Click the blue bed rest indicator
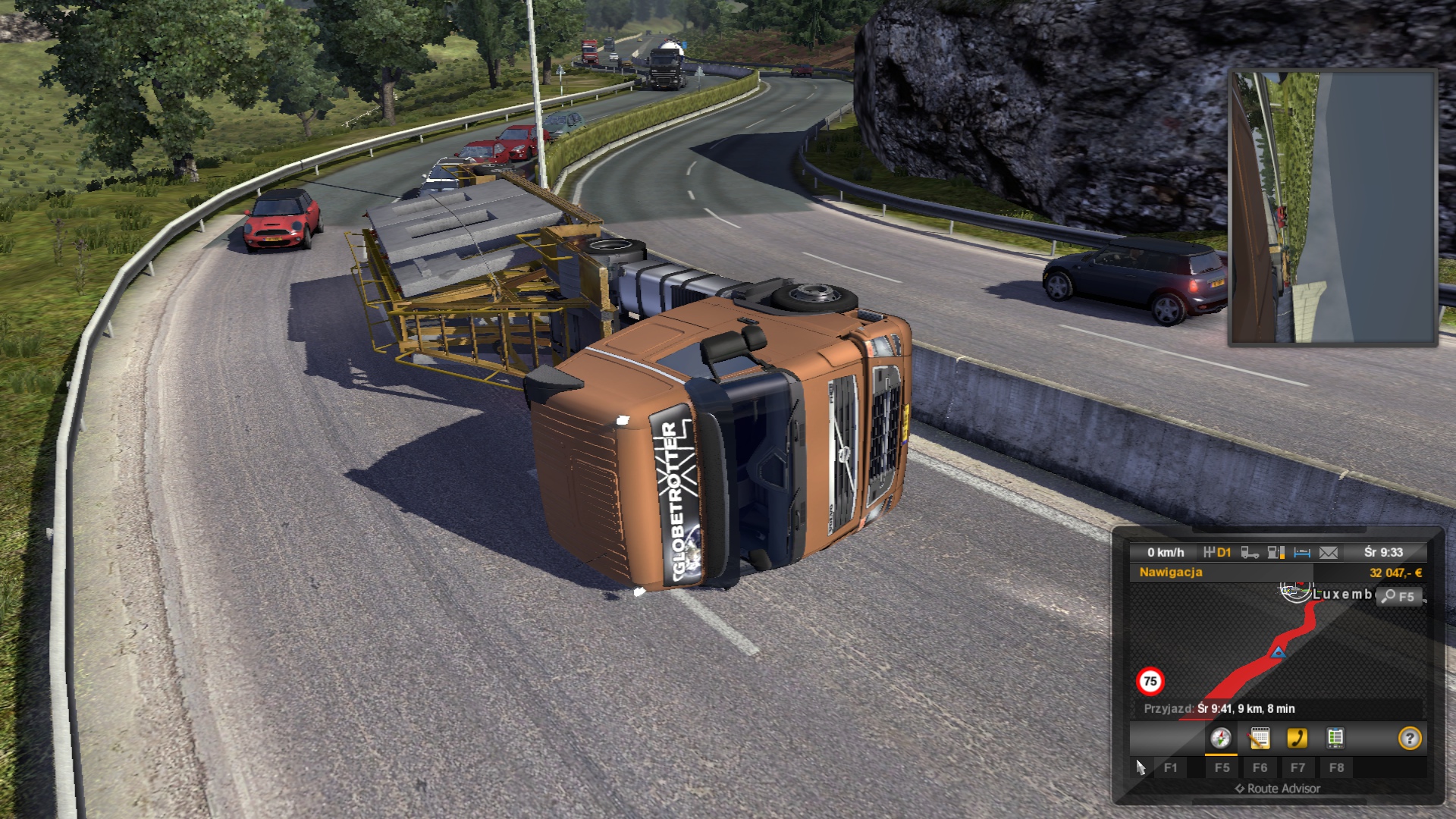The width and height of the screenshot is (1456, 819). (x=1302, y=553)
